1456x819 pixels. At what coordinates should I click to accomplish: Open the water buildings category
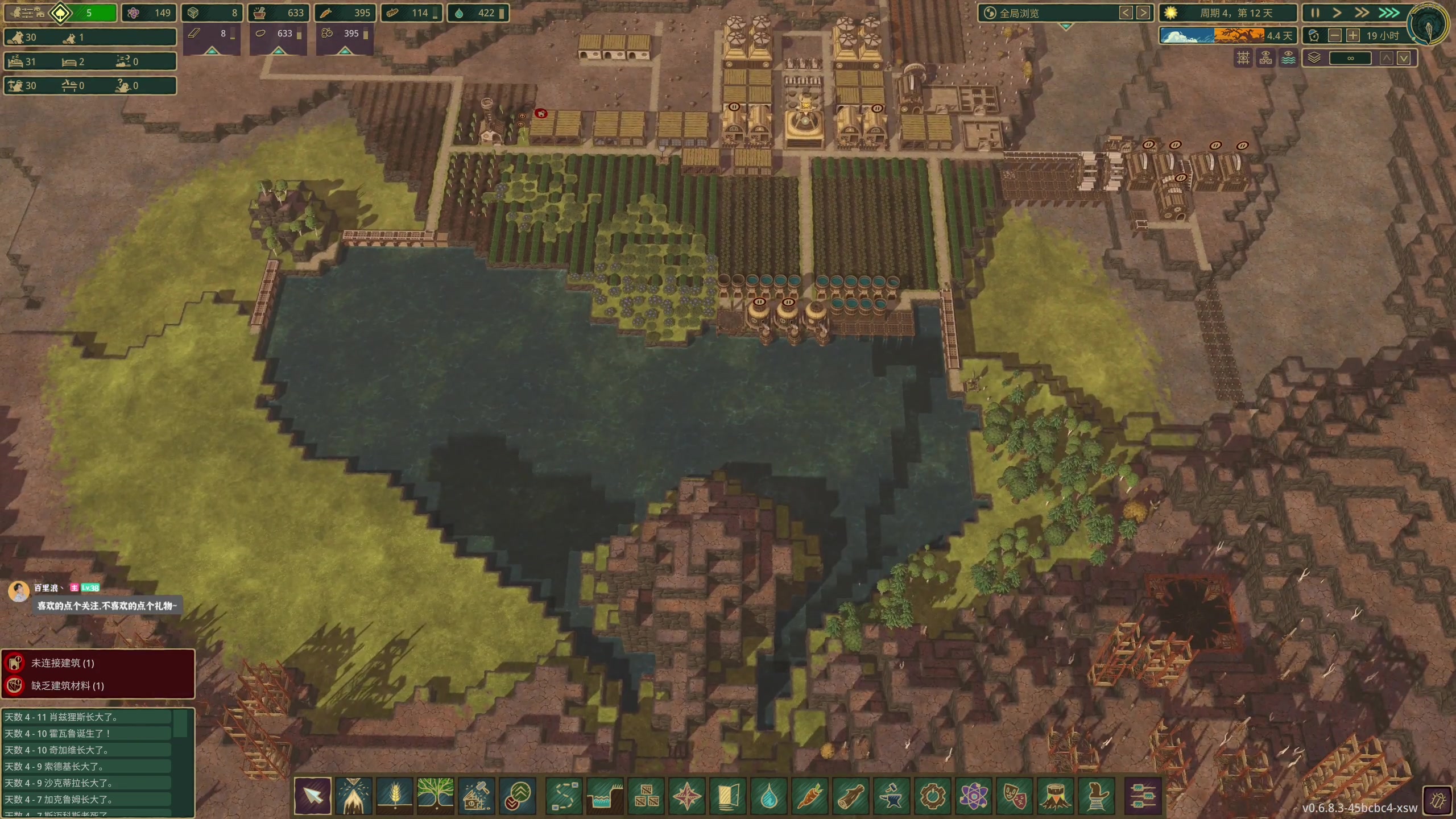point(769,796)
